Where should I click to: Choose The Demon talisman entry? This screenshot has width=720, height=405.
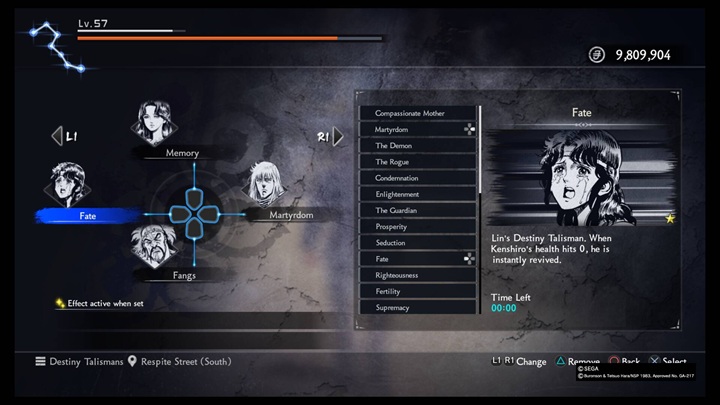coord(418,146)
